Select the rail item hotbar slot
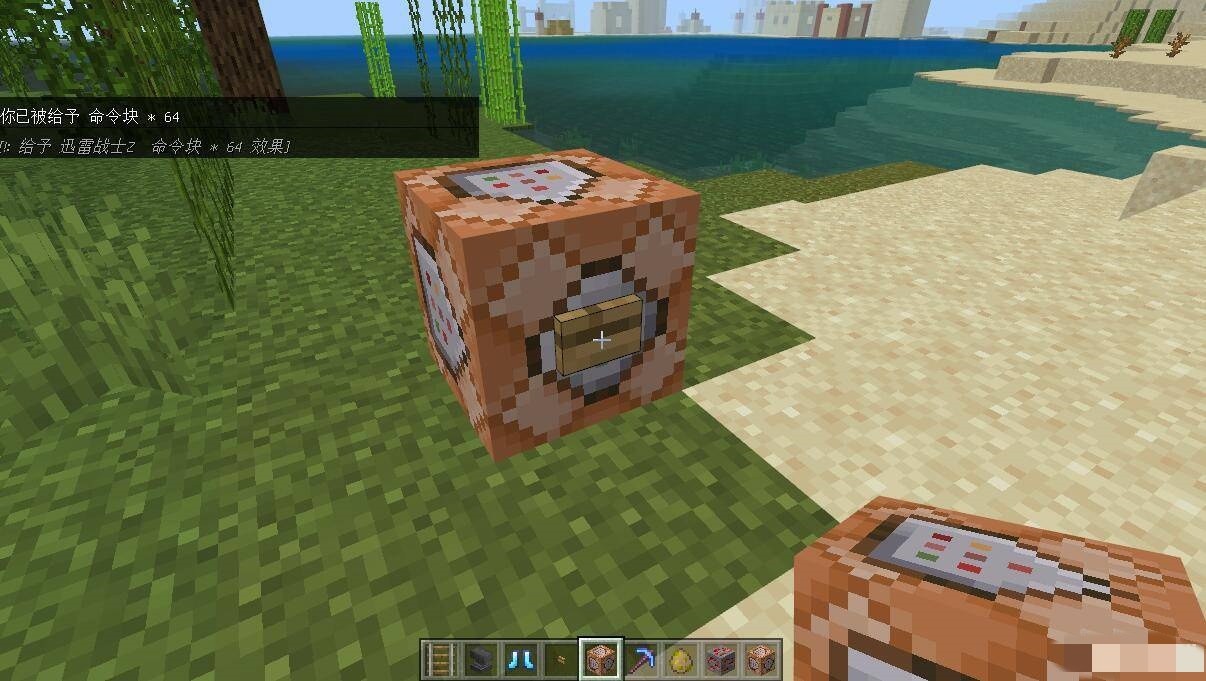 tap(440, 659)
